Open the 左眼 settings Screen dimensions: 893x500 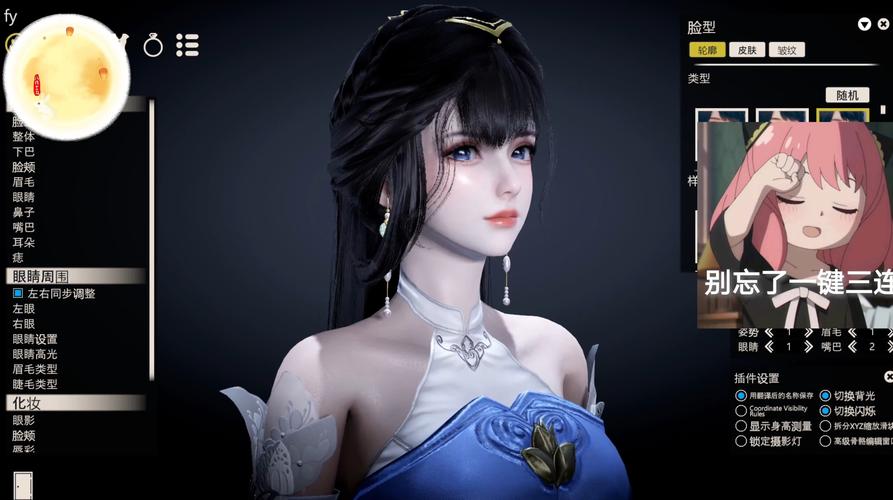[23, 309]
